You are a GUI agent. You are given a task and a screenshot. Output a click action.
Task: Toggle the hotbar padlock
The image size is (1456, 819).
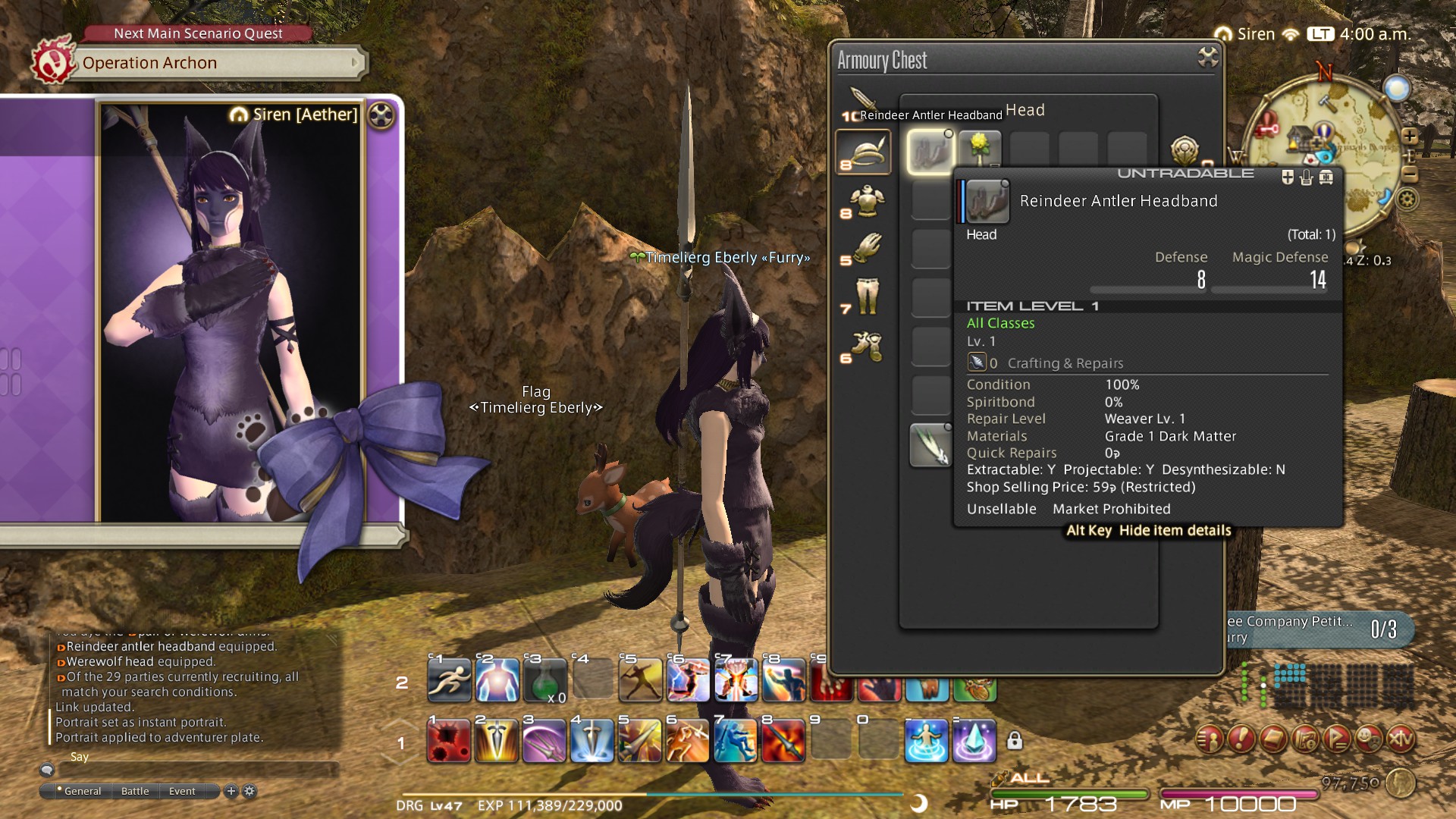point(1015,741)
